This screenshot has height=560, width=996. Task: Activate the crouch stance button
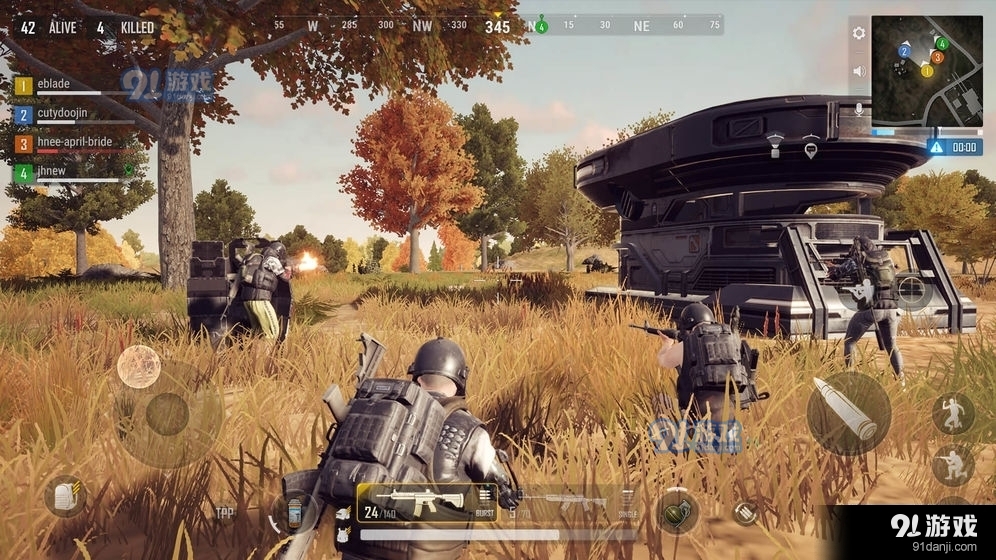951,465
